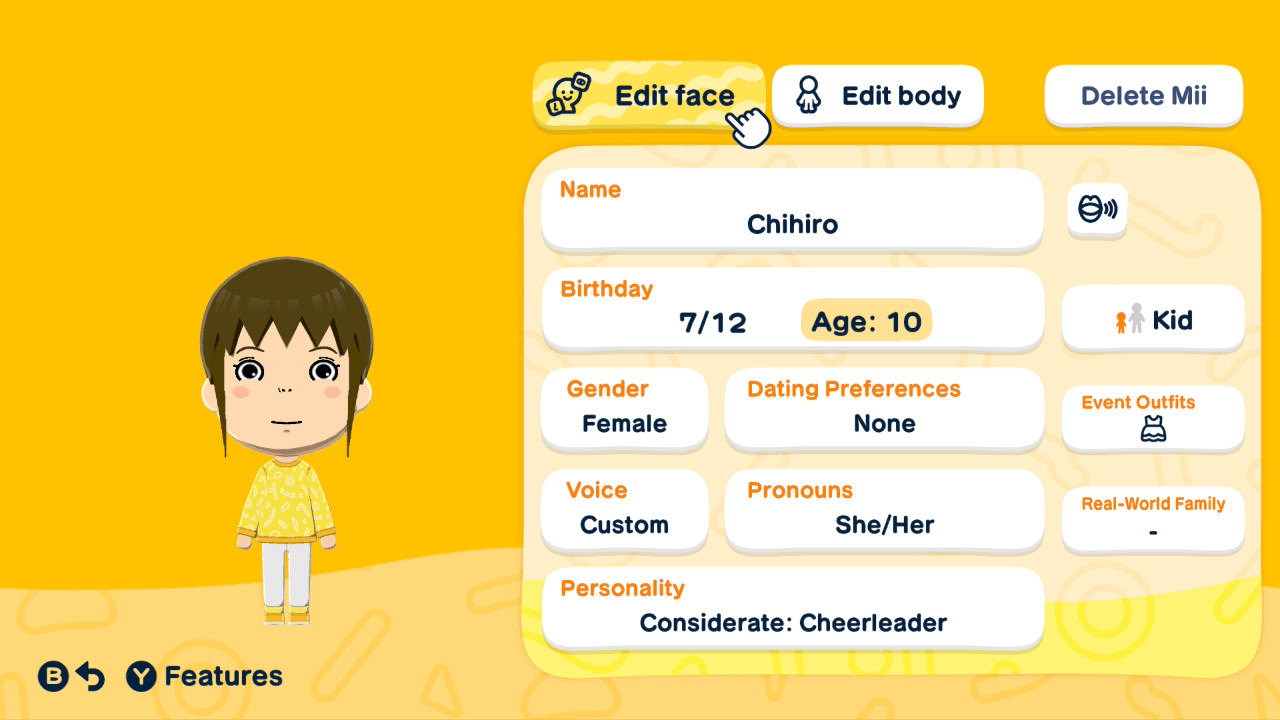Viewport: 1280px width, 720px height.
Task: Open the Pronouns selector showing She/Her
Action: tap(884, 510)
